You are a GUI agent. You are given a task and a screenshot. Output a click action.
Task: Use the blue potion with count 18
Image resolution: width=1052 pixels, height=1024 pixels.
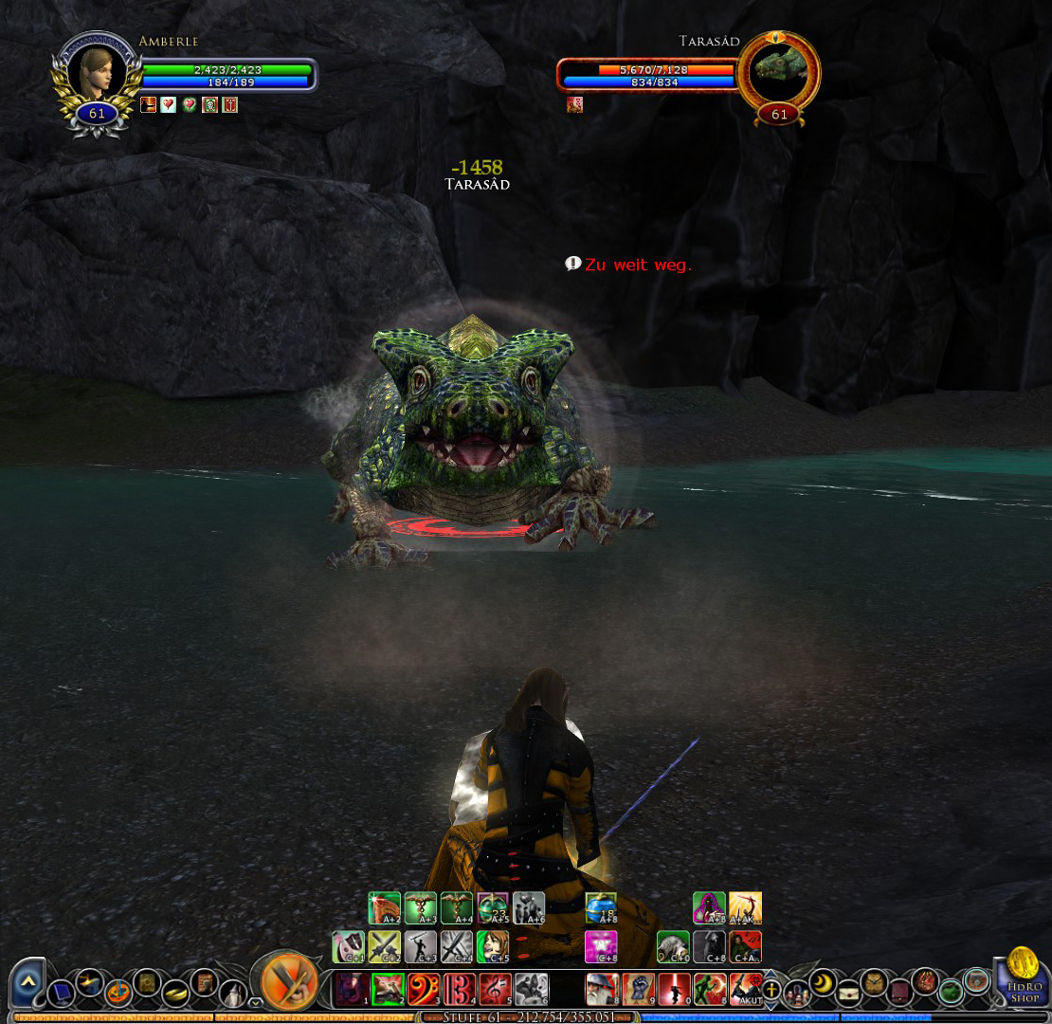pos(601,908)
